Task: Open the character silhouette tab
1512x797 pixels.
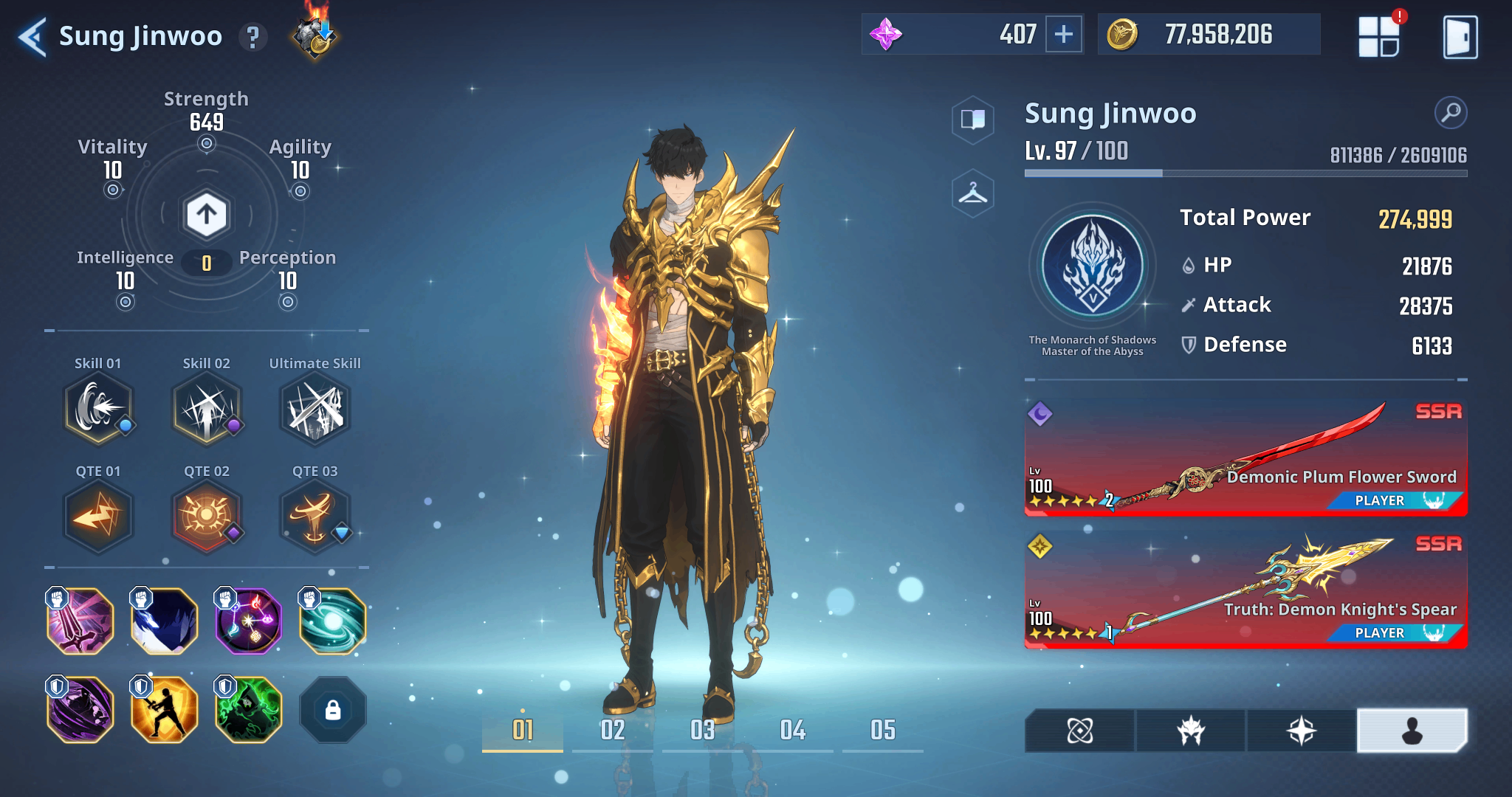Action: [x=1412, y=731]
